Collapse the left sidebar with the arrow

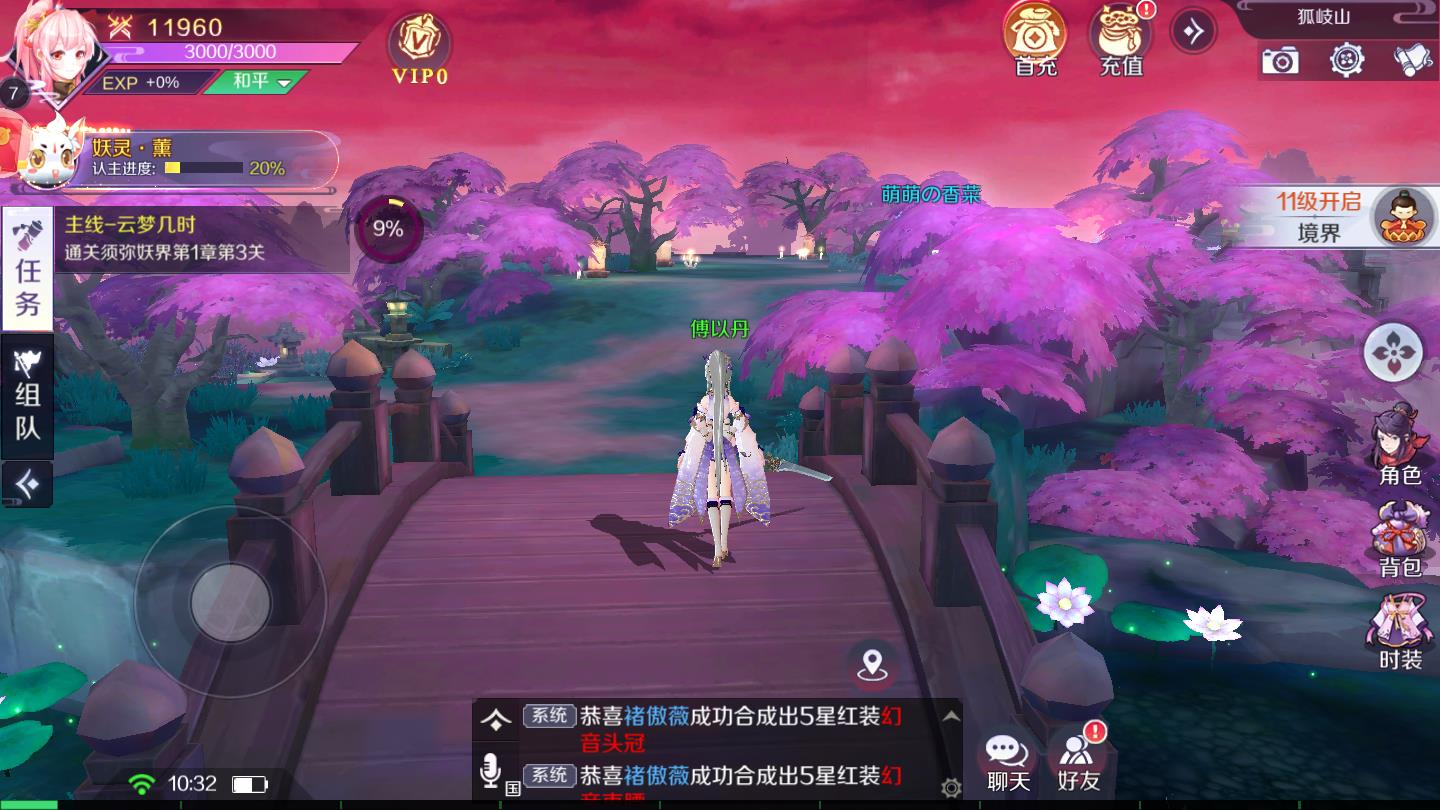pos(26,486)
